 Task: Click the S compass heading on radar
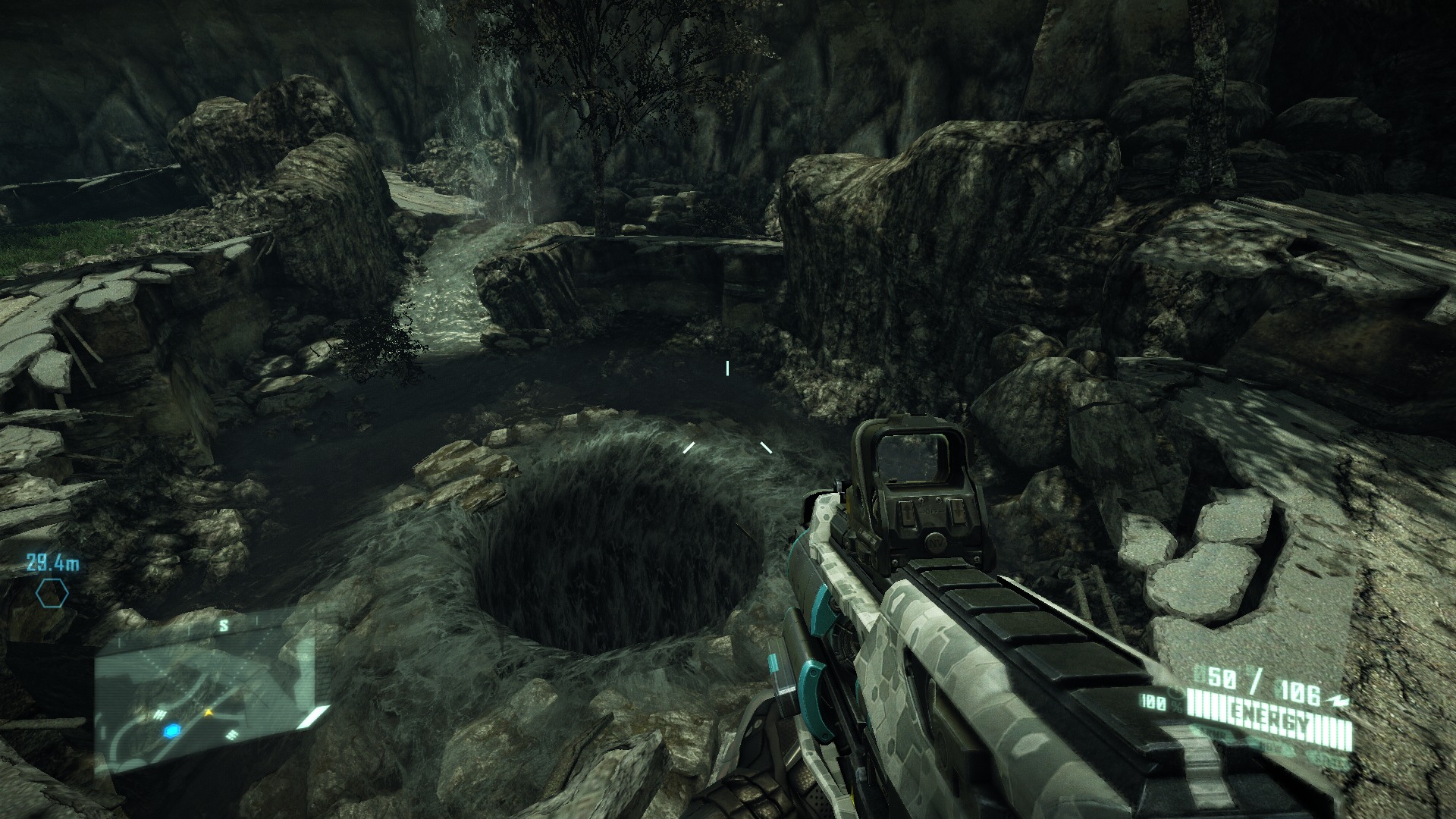pos(224,626)
